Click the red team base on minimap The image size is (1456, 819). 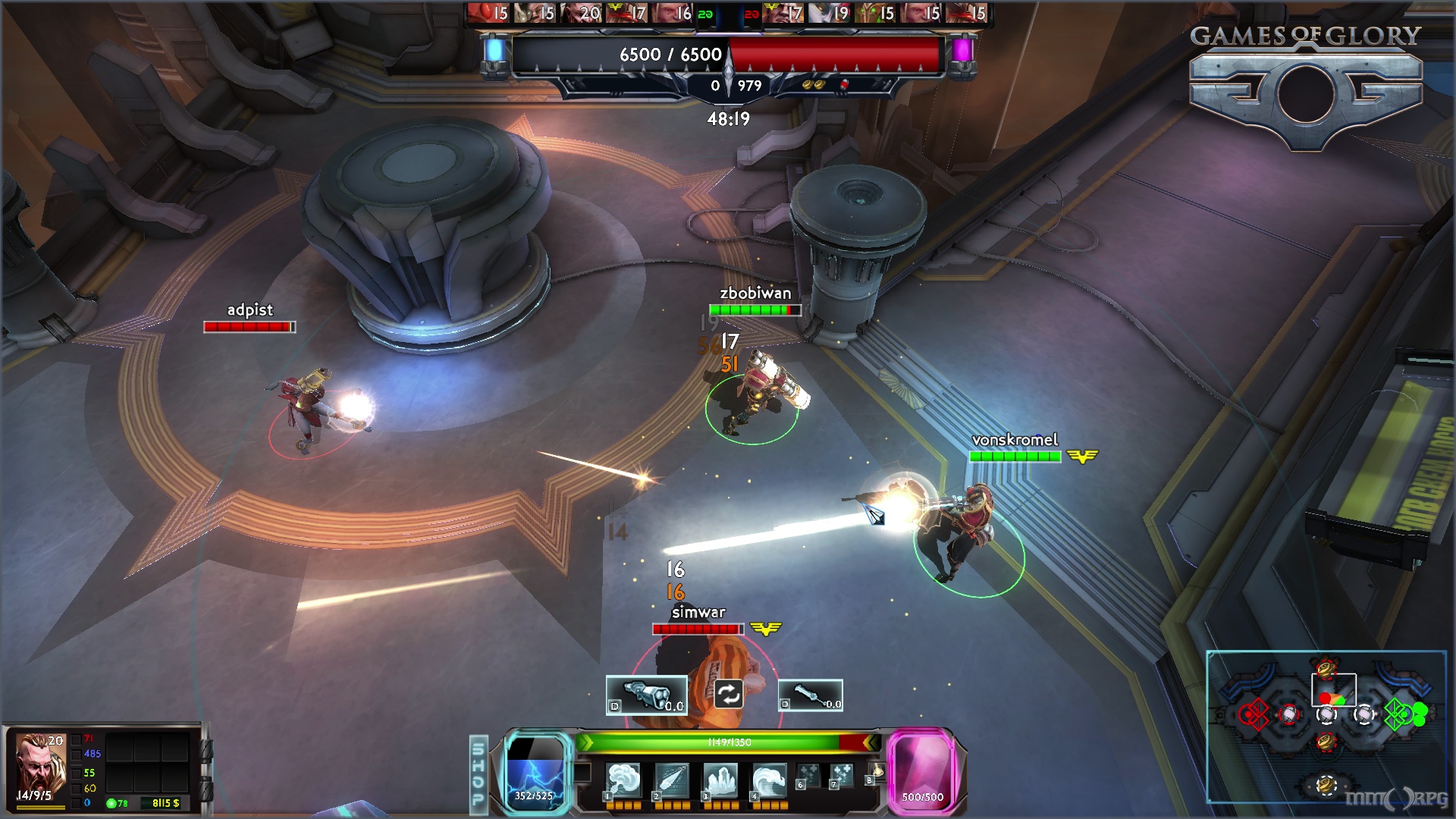[1254, 714]
